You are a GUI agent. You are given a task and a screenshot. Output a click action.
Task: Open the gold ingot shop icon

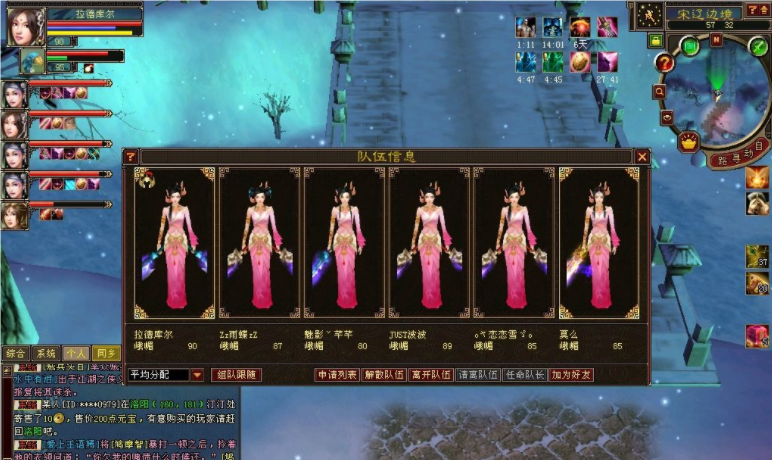point(687,142)
